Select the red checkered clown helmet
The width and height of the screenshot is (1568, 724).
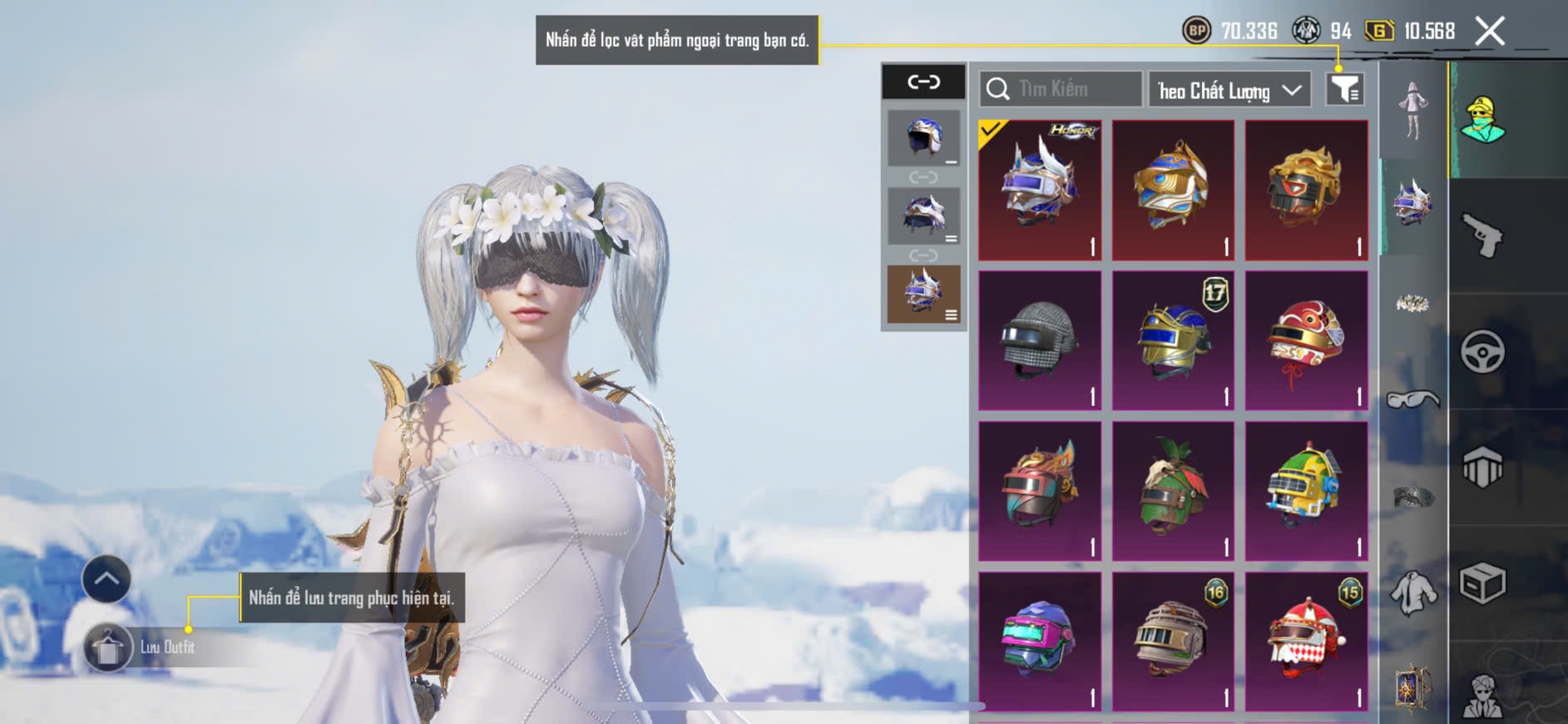[1306, 642]
